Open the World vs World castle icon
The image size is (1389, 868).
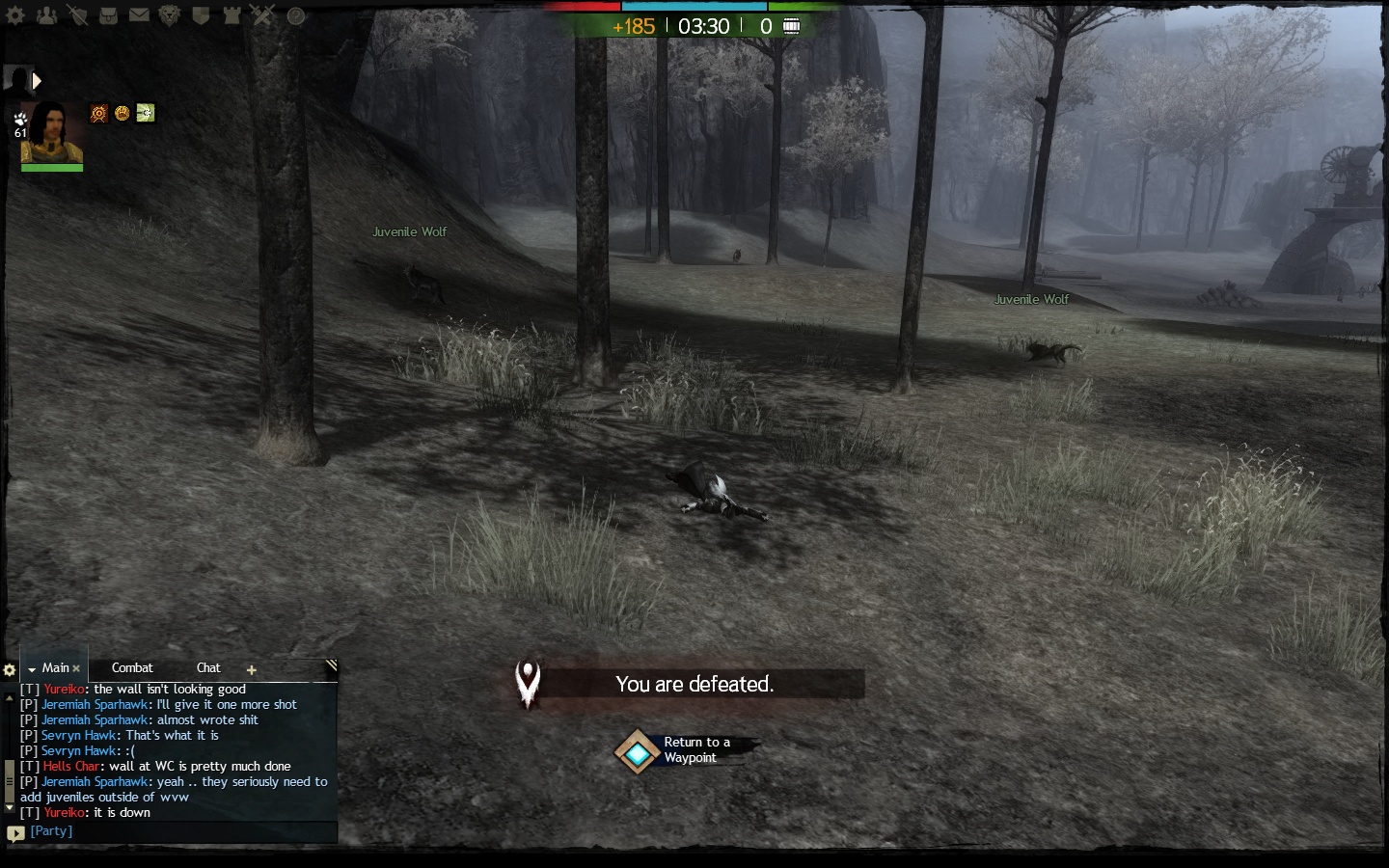point(231,15)
